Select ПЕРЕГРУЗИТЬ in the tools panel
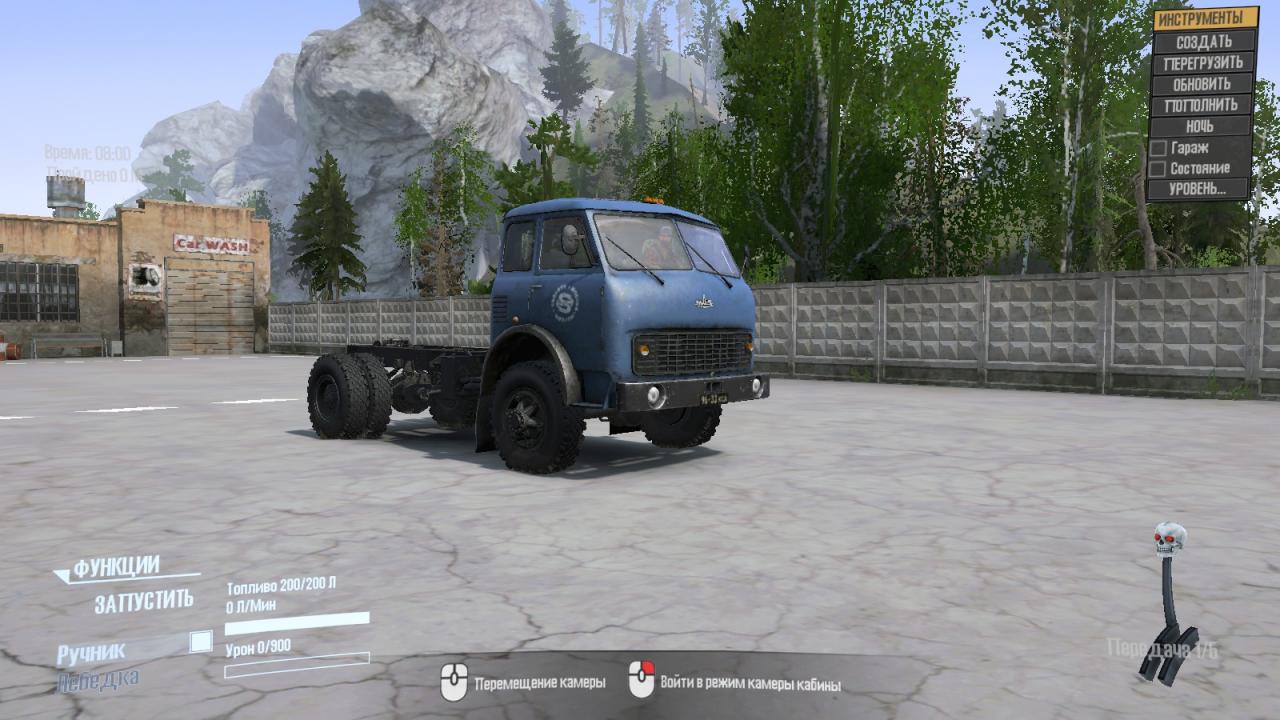The width and height of the screenshot is (1280, 720). 1203,63
